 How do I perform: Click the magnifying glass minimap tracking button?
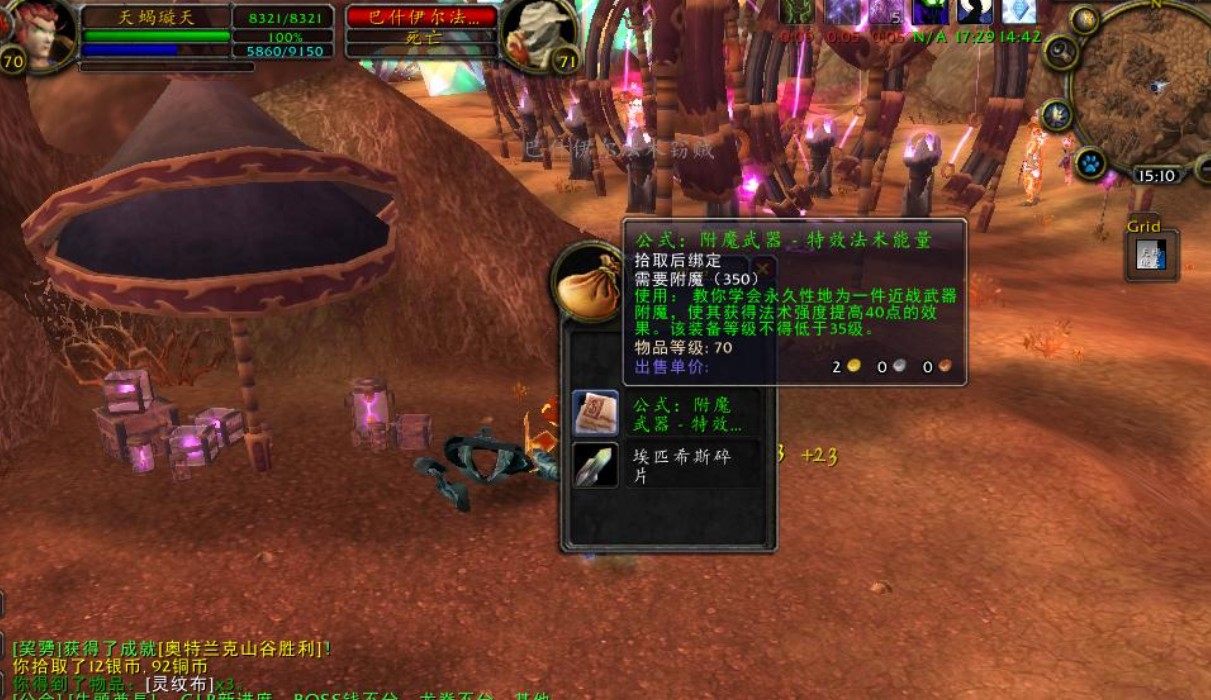click(1061, 52)
